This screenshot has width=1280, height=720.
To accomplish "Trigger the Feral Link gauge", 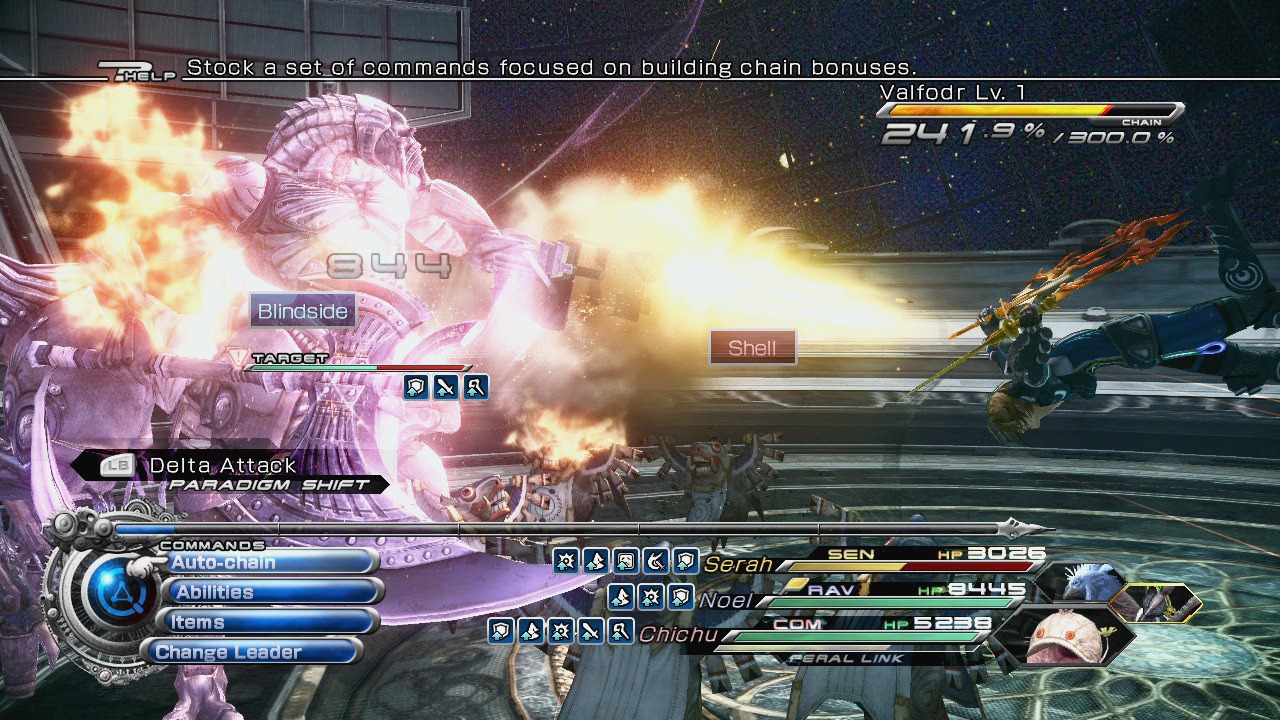I will point(847,658).
